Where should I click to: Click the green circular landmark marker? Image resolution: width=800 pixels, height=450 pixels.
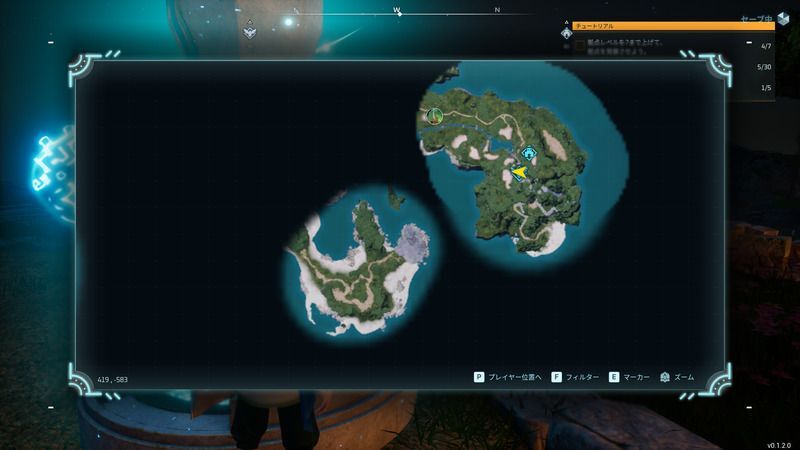[434, 116]
